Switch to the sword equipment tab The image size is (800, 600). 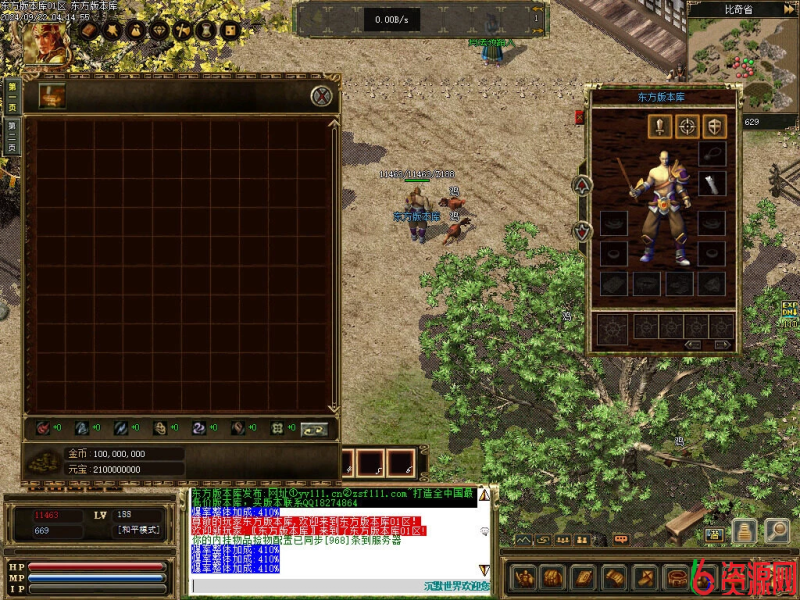pos(659,126)
